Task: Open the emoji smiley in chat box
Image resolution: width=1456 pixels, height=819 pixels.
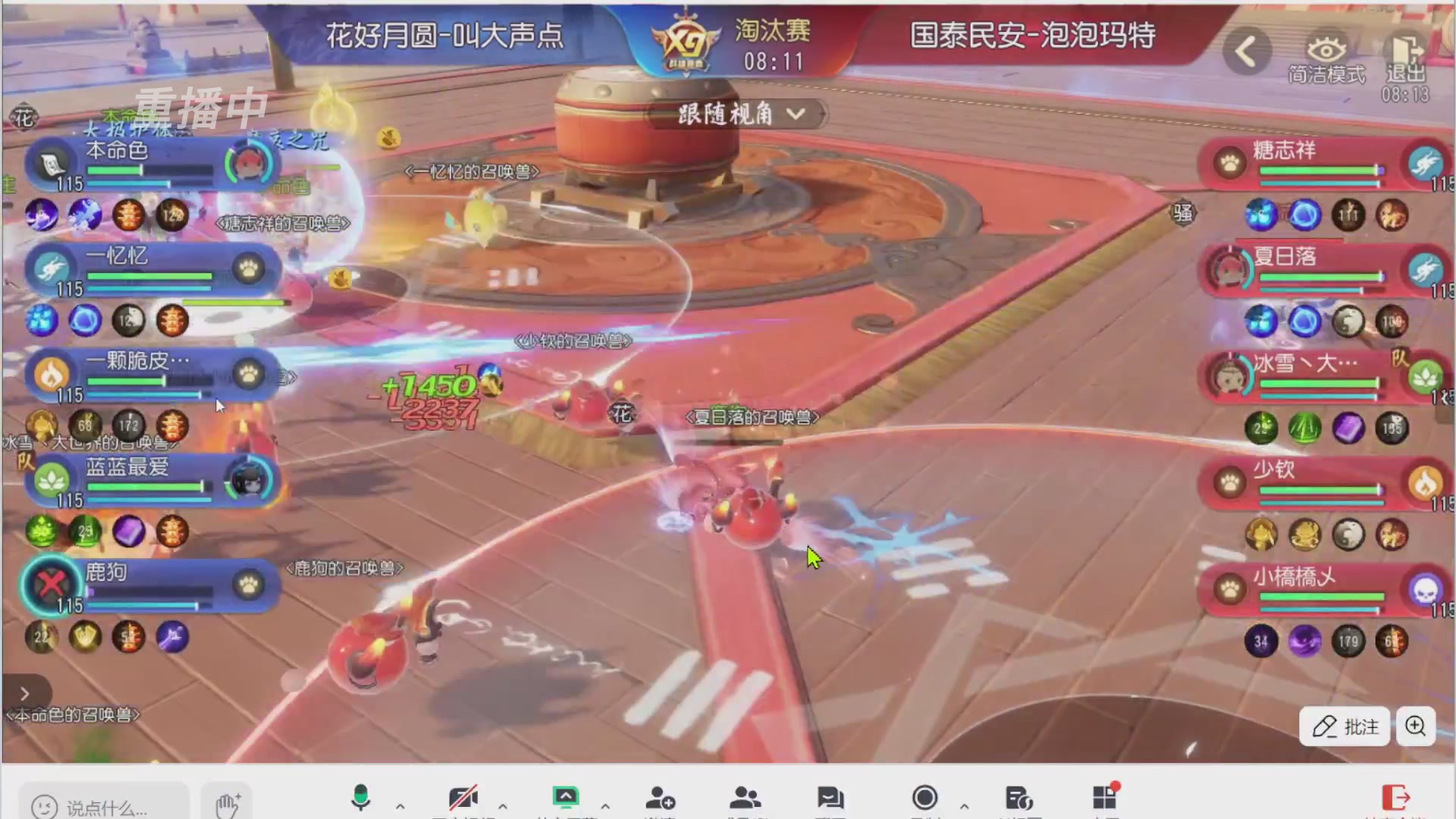Action: pyautogui.click(x=43, y=807)
